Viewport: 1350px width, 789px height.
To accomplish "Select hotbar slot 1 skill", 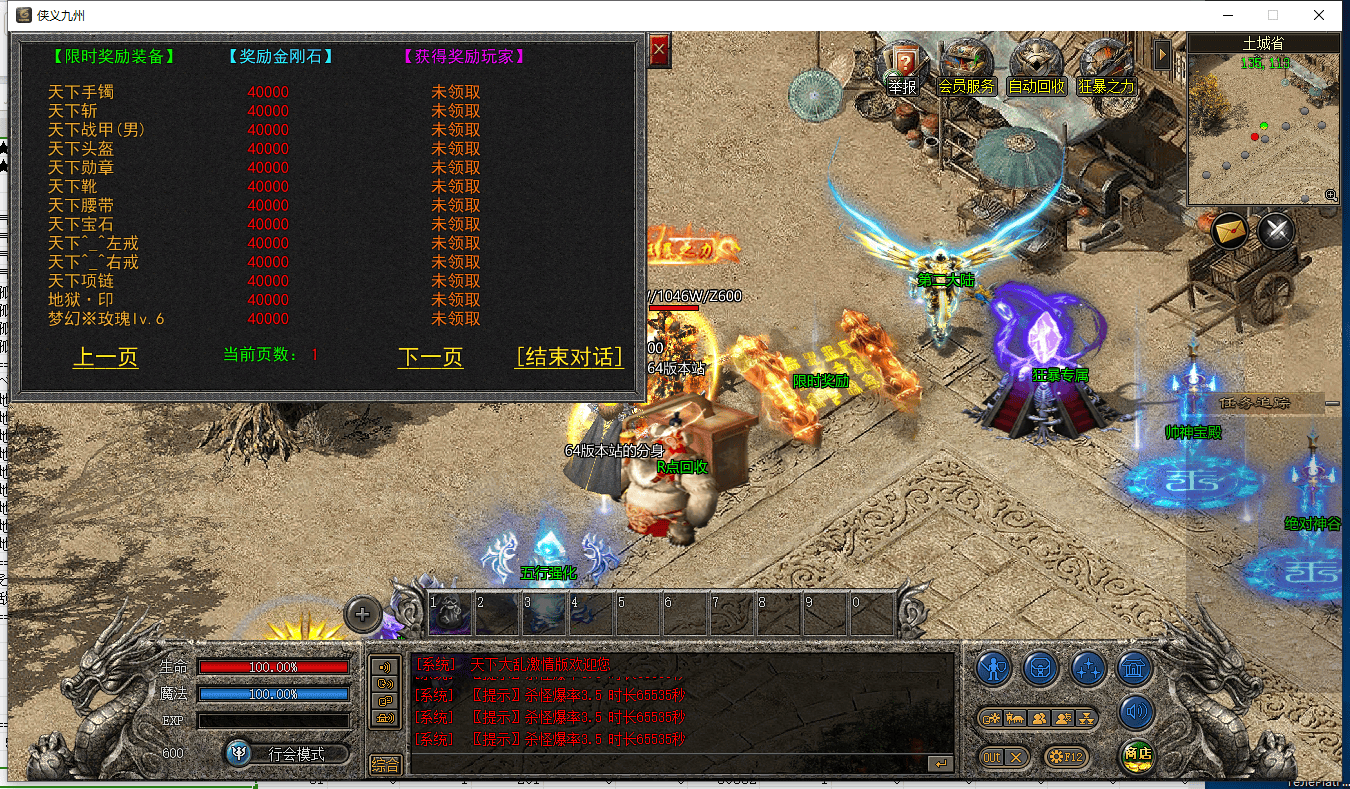I will 449,612.
